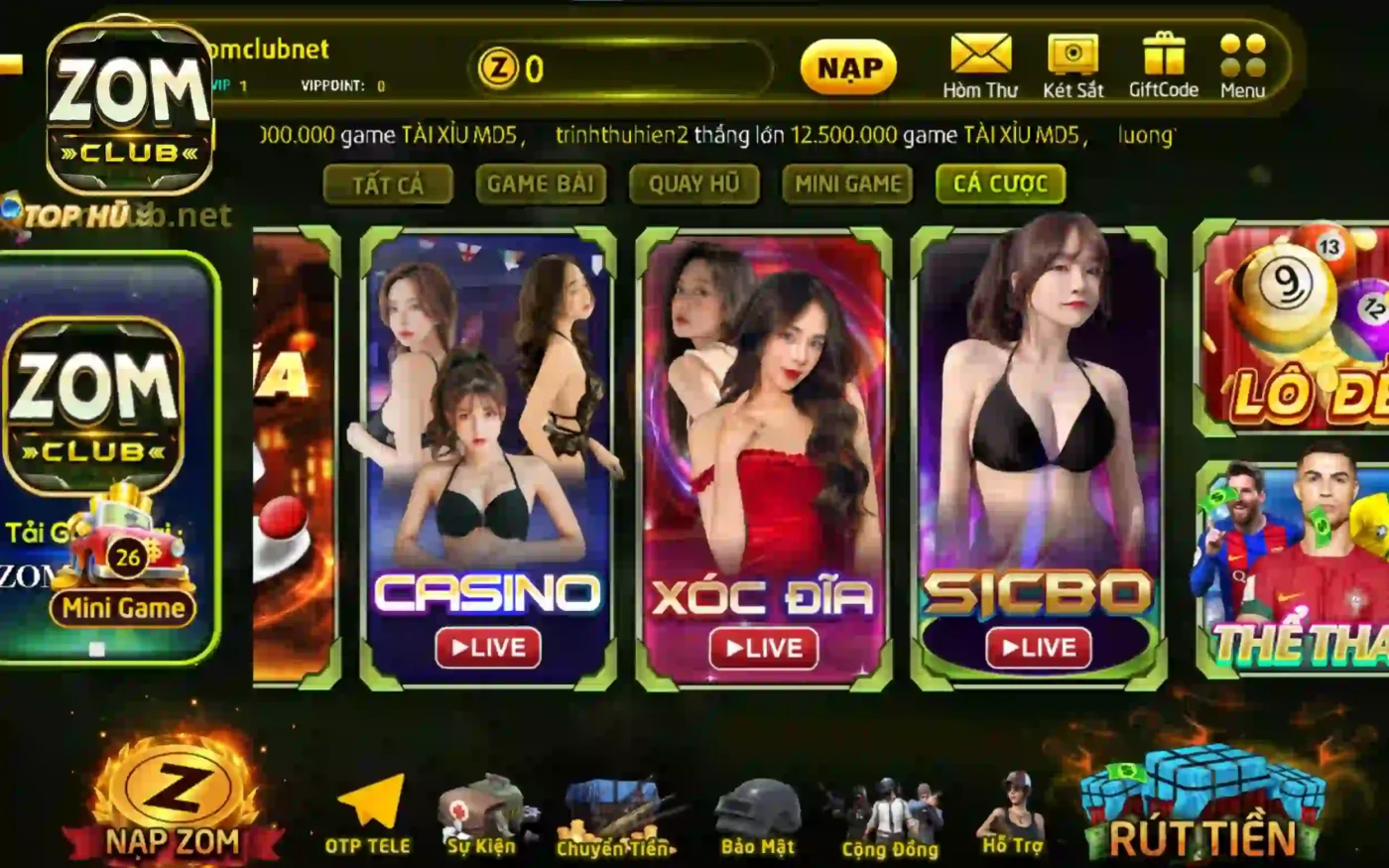
Task: Open the Két Sắt safe icon
Action: click(x=1072, y=57)
